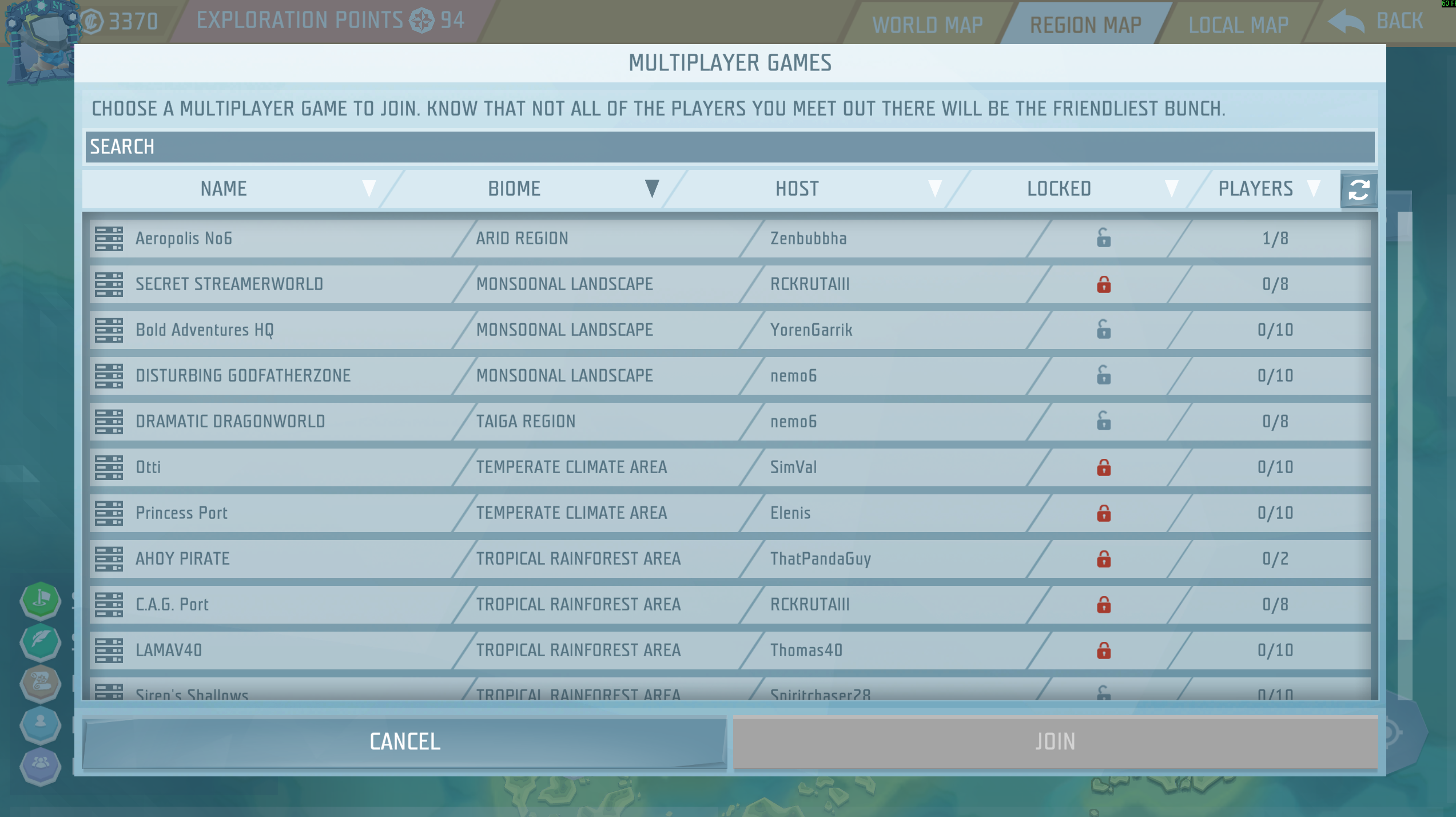Switch to the WORLD MAP tab
Viewport: 1456px width, 817px height.
click(927, 23)
